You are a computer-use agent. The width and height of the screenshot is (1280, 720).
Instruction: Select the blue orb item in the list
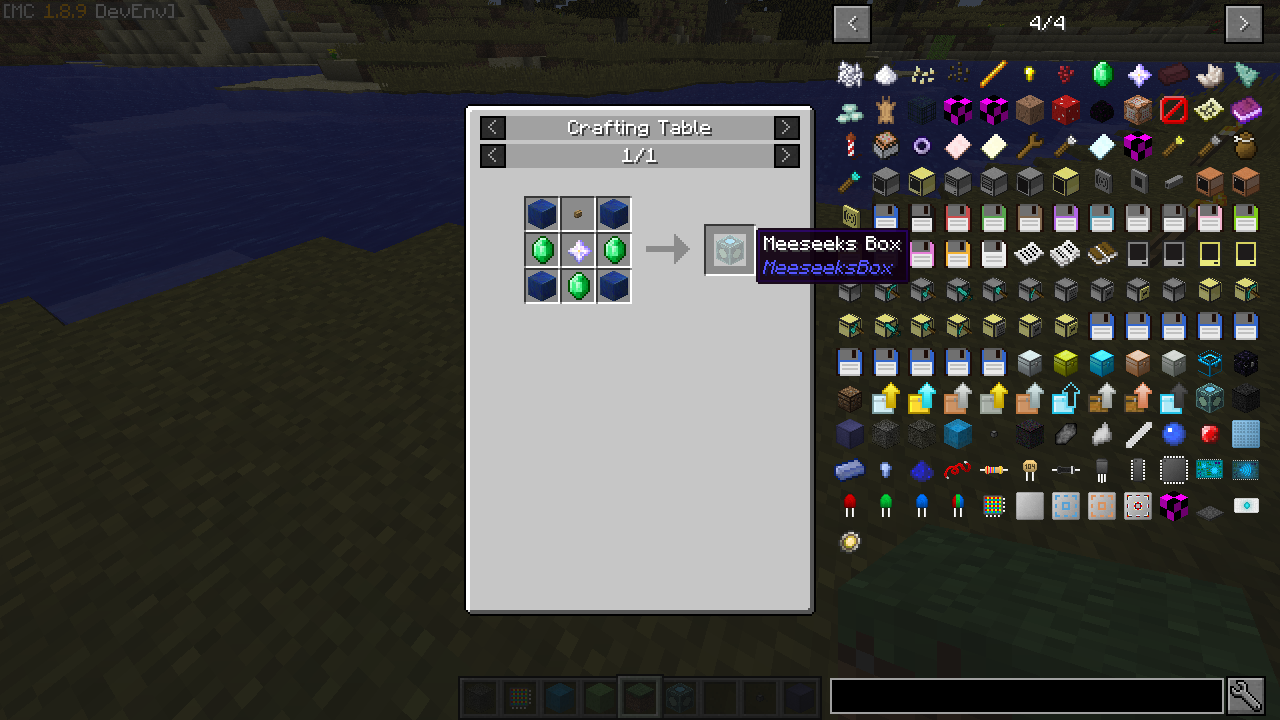1173,434
